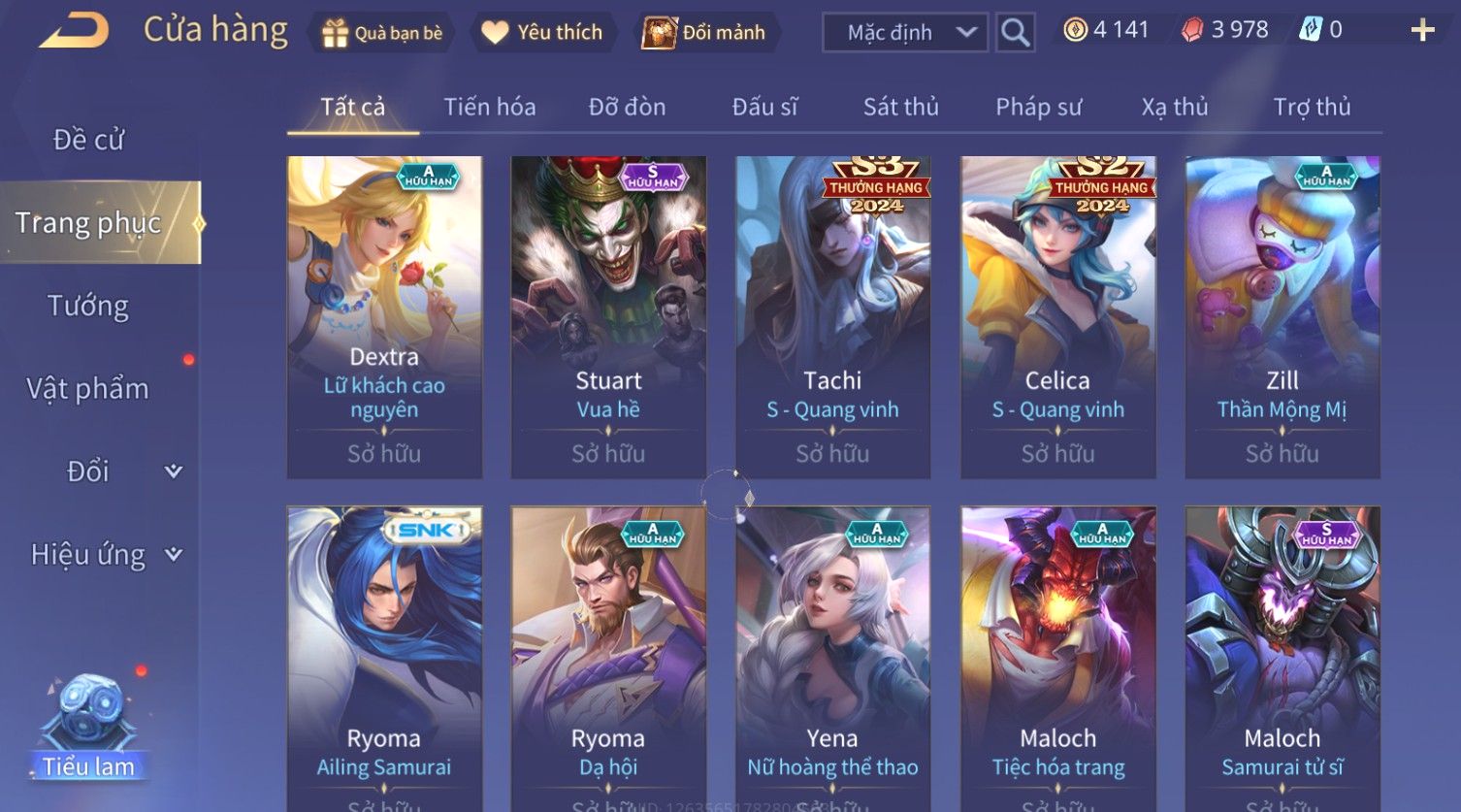Switch to the Đỡ đòn tab

[x=627, y=107]
